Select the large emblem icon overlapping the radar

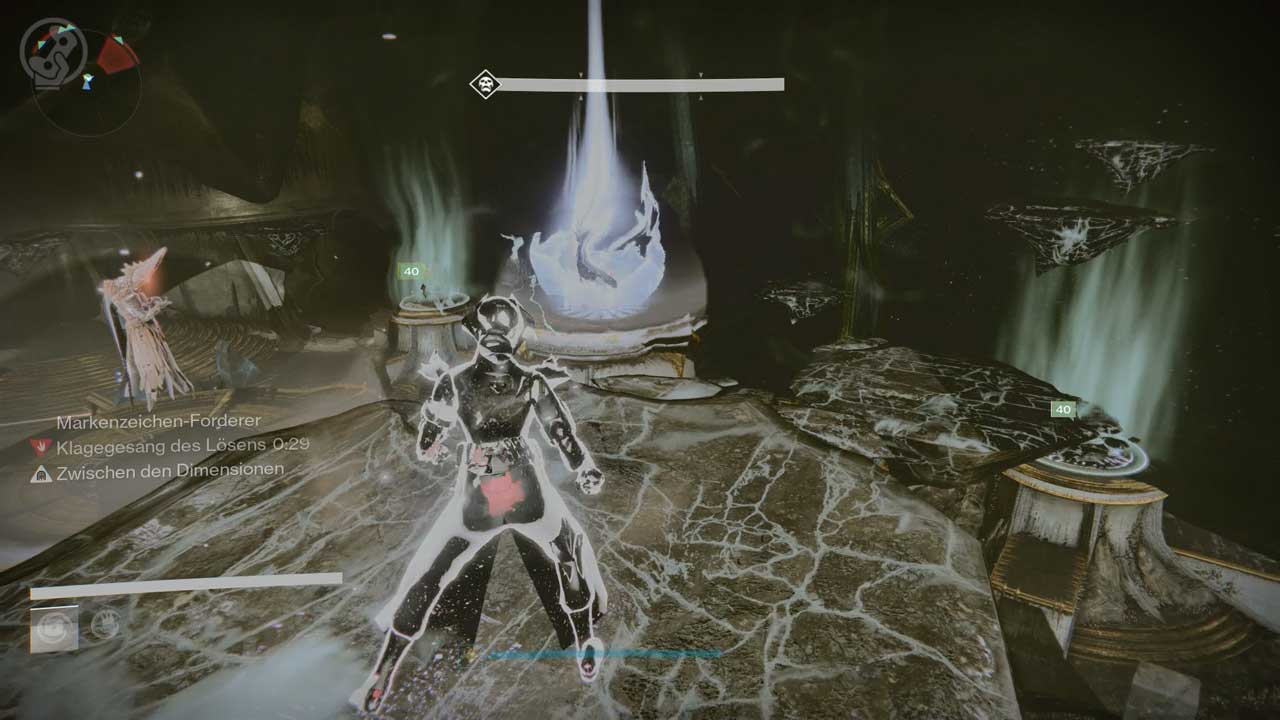point(46,50)
